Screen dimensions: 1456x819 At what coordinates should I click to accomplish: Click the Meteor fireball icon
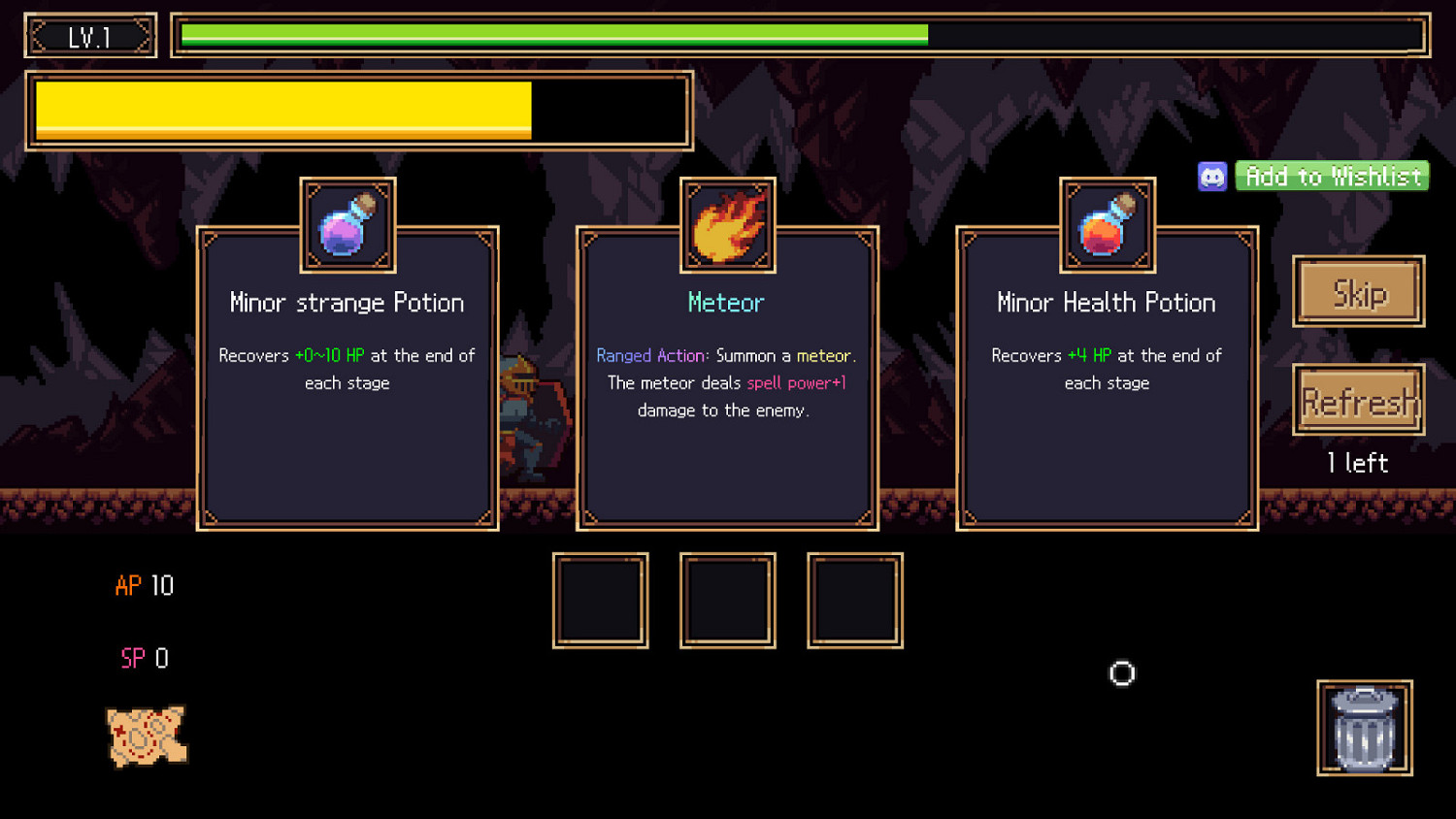726,225
